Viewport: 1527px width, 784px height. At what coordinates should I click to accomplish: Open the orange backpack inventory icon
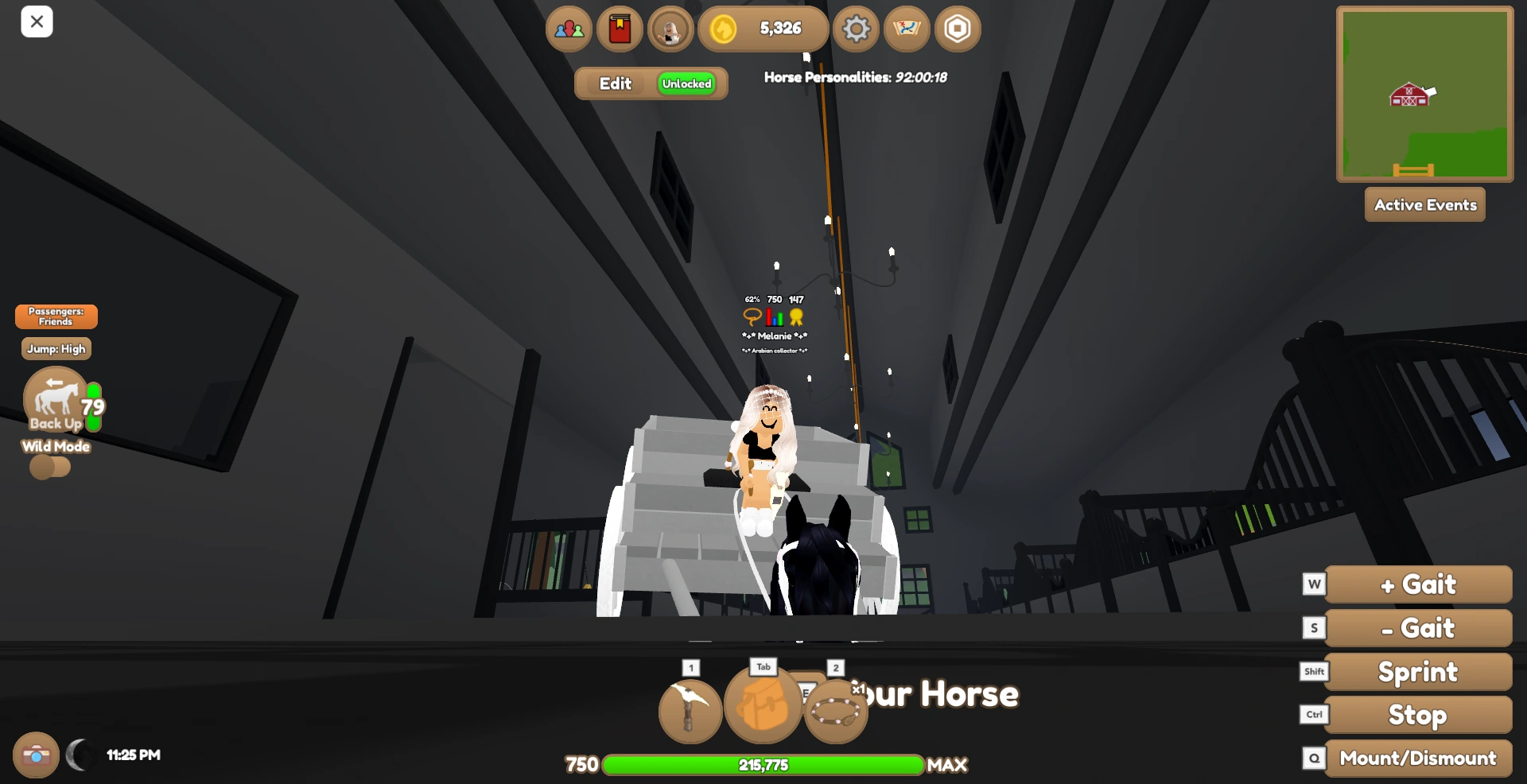tap(763, 707)
